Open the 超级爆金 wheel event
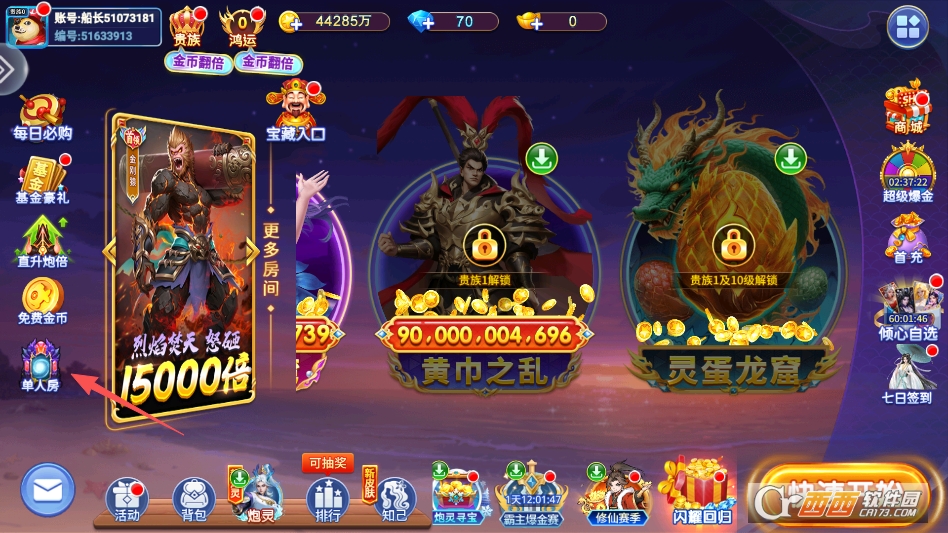Image resolution: width=948 pixels, height=533 pixels. tap(907, 172)
